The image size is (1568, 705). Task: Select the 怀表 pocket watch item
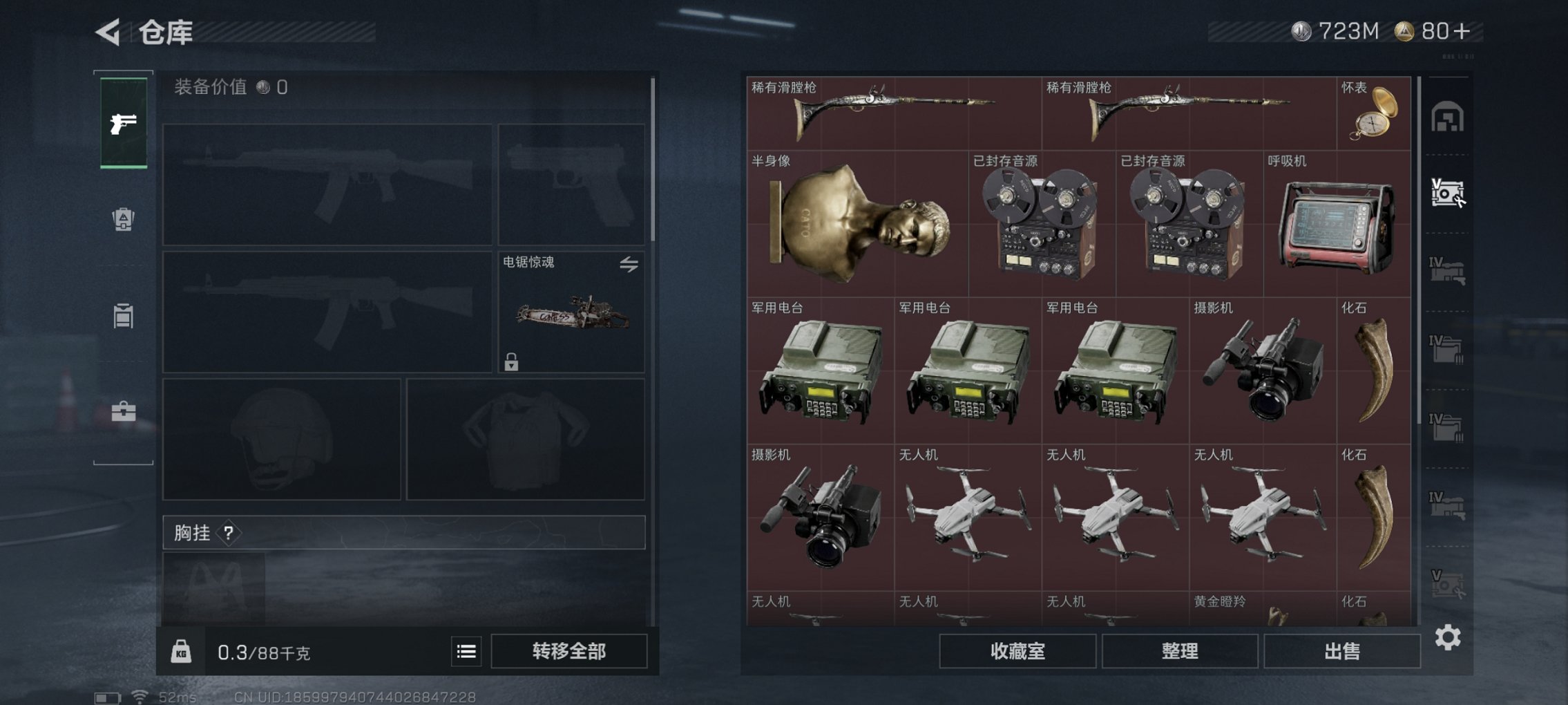[1376, 114]
